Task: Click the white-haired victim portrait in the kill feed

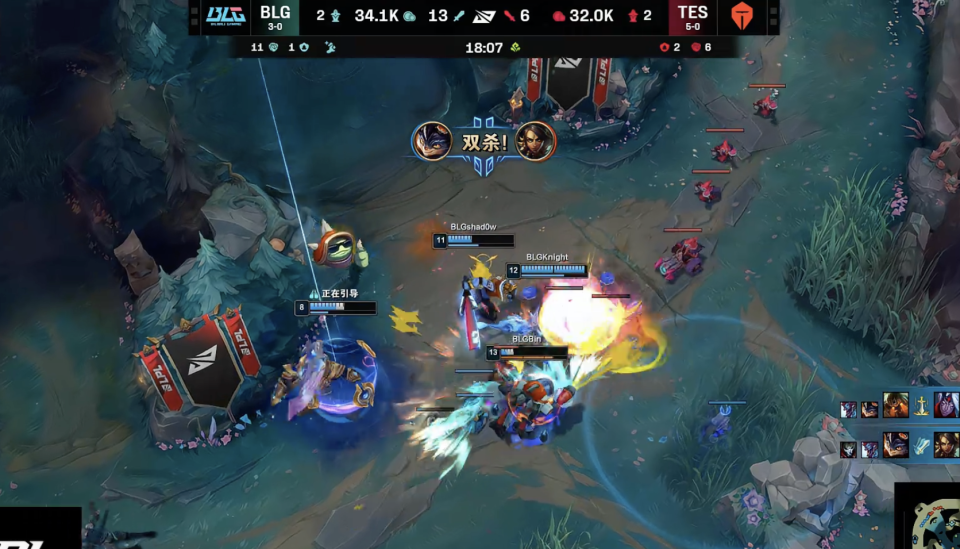Action: coord(946,405)
